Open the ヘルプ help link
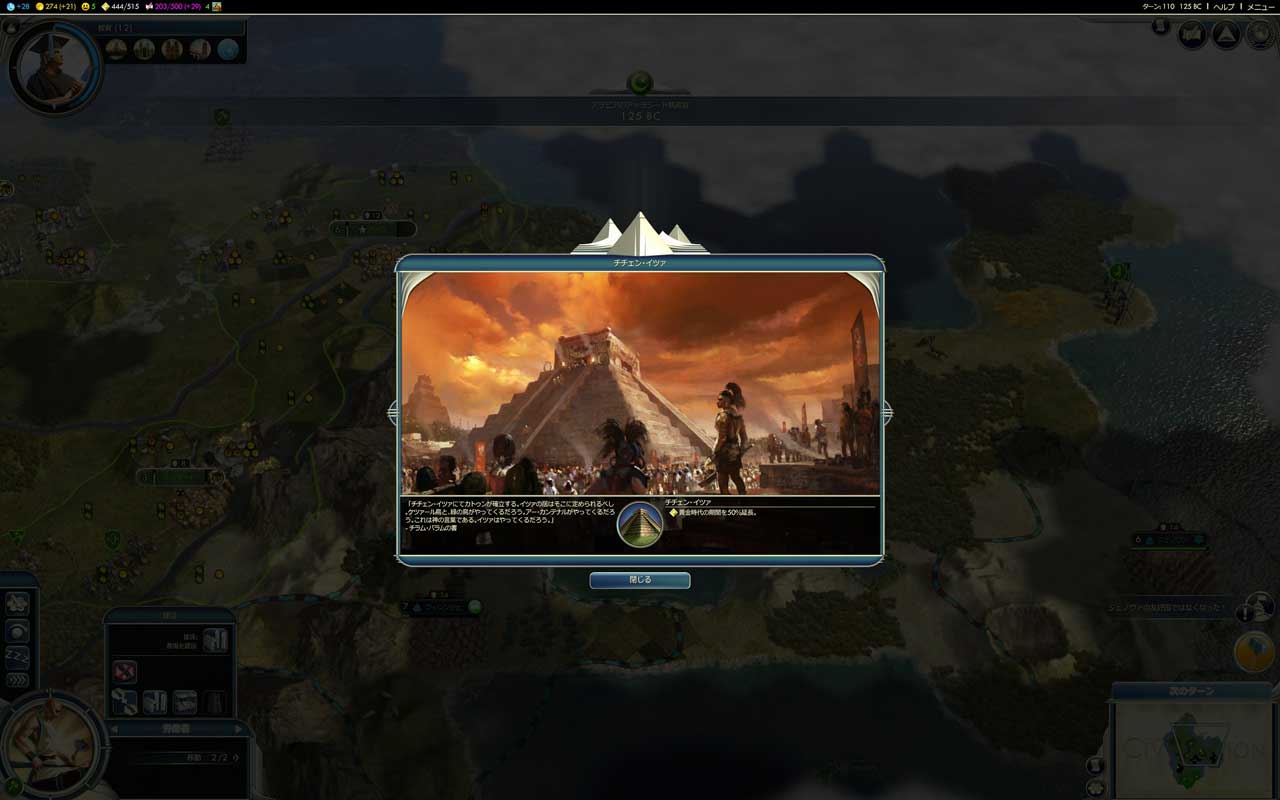Viewport: 1280px width, 800px height. [1224, 6]
